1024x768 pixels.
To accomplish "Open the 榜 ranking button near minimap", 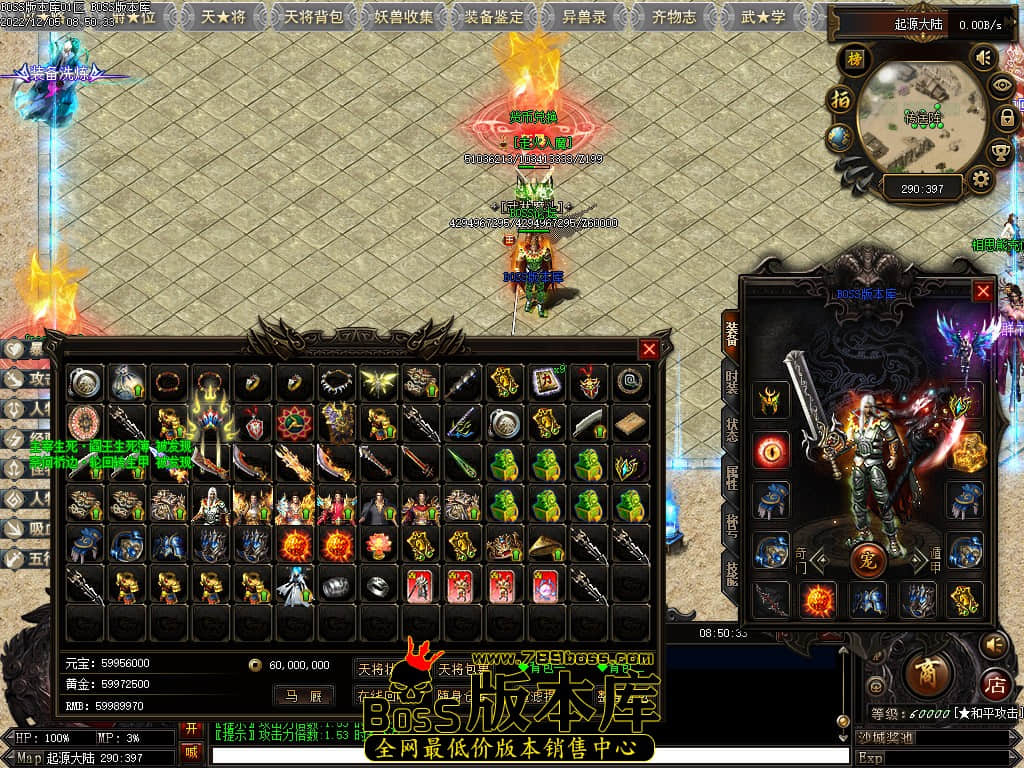I will pyautogui.click(x=854, y=59).
